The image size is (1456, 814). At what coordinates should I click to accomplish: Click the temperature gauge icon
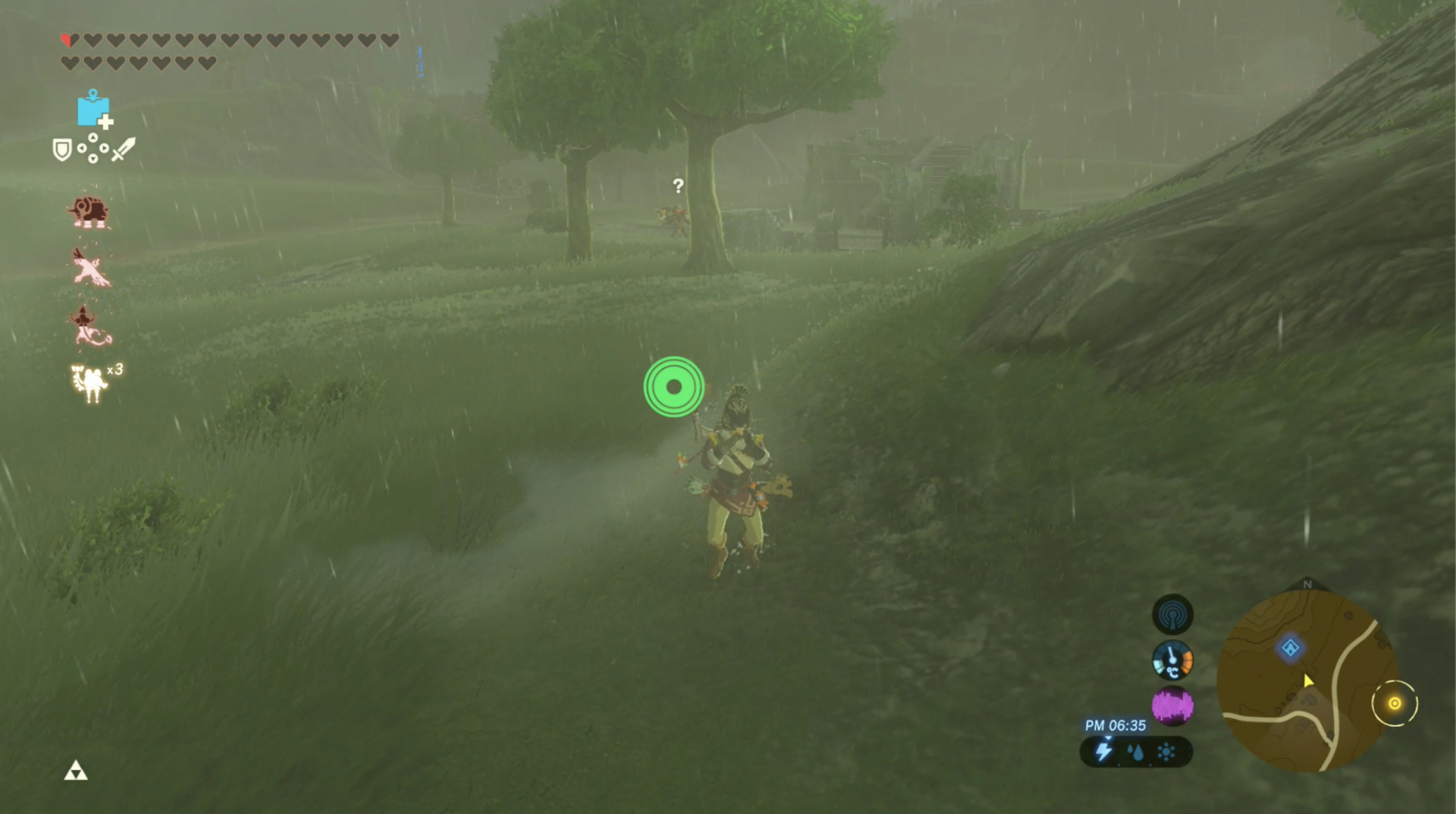tap(1172, 659)
